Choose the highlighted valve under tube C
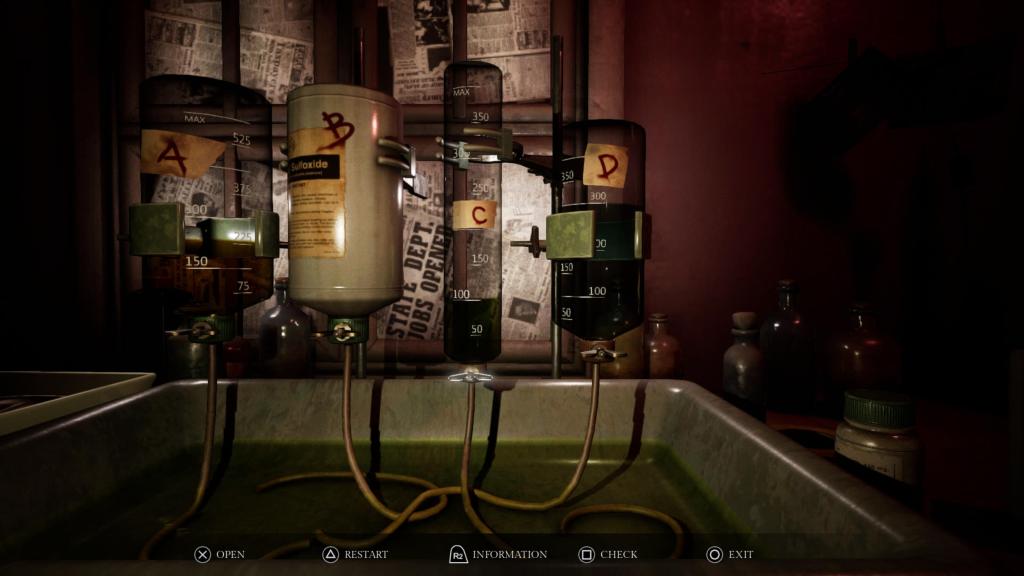Image resolution: width=1024 pixels, height=576 pixels. coord(472,375)
